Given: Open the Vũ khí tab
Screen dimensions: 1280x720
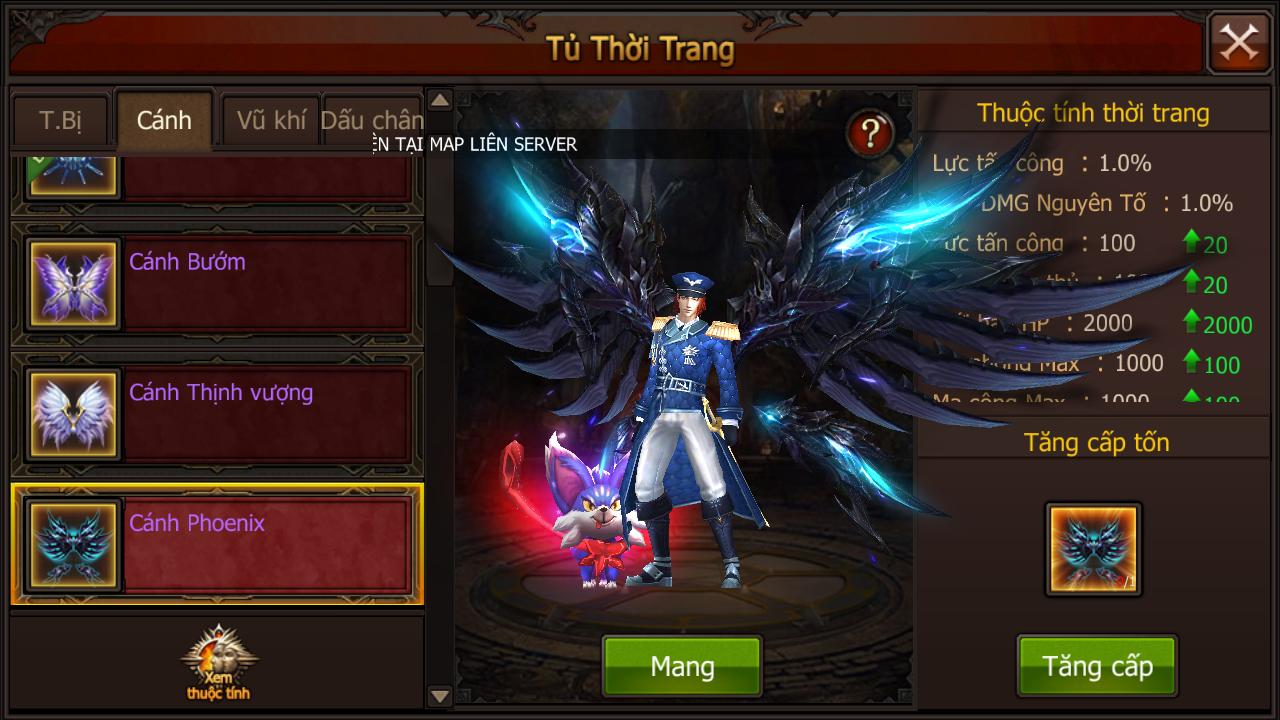Looking at the screenshot, I should (271, 121).
